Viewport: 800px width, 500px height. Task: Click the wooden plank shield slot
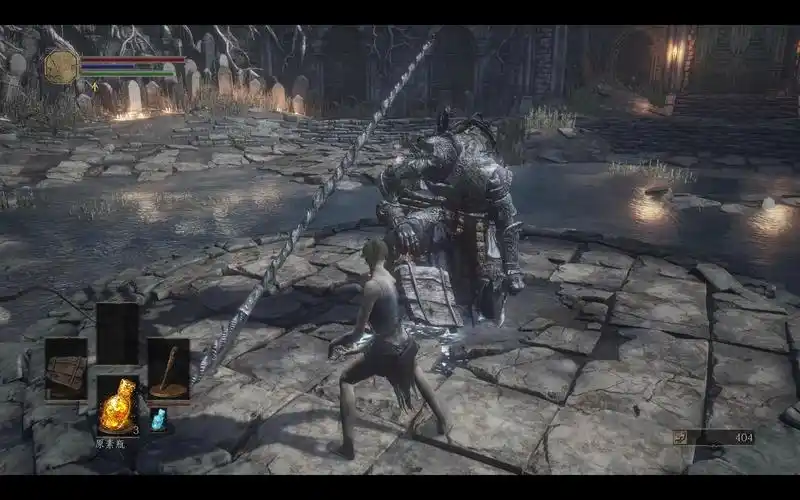pyautogui.click(x=66, y=368)
